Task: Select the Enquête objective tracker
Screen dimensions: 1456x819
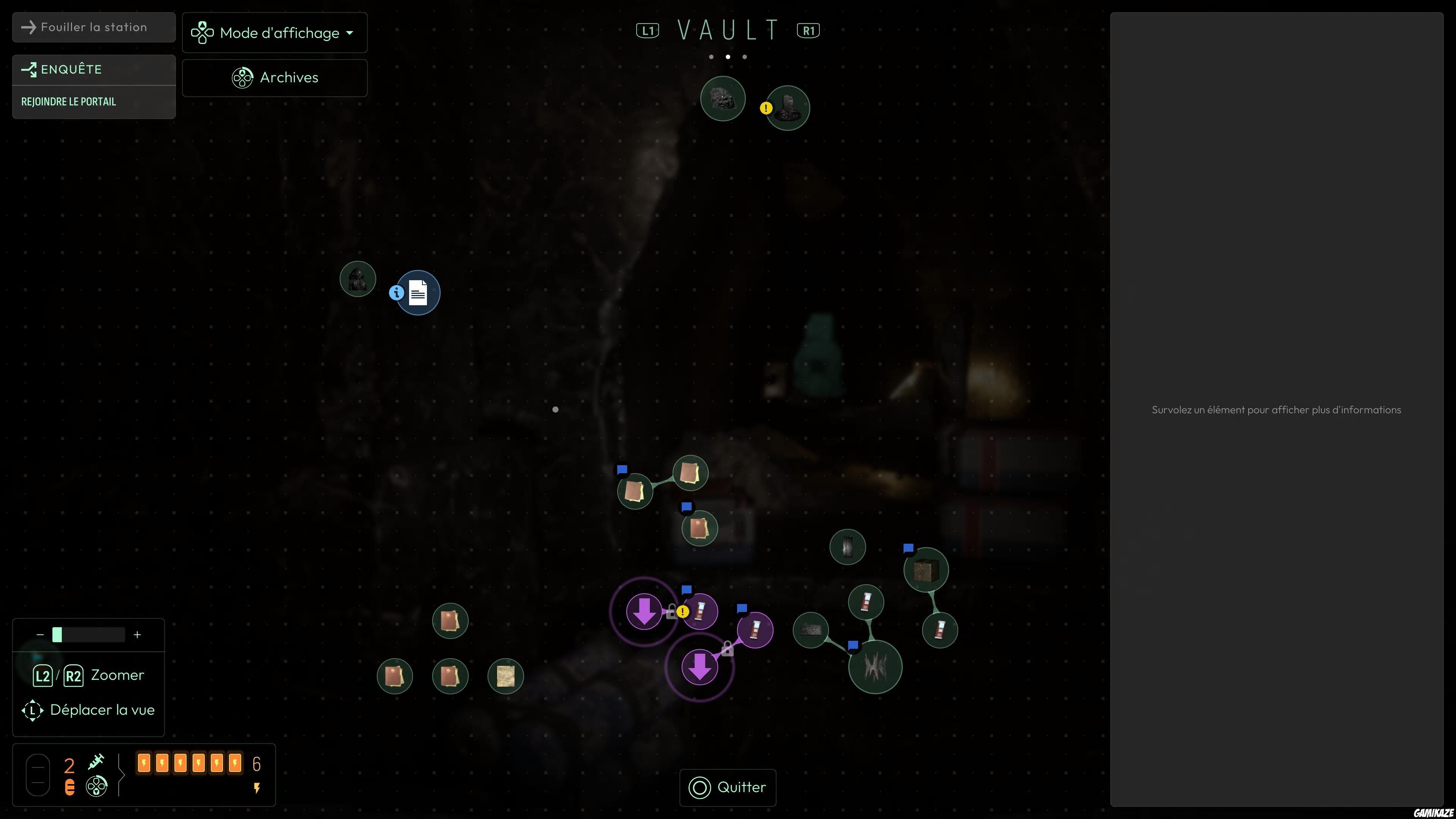Action: (94, 69)
